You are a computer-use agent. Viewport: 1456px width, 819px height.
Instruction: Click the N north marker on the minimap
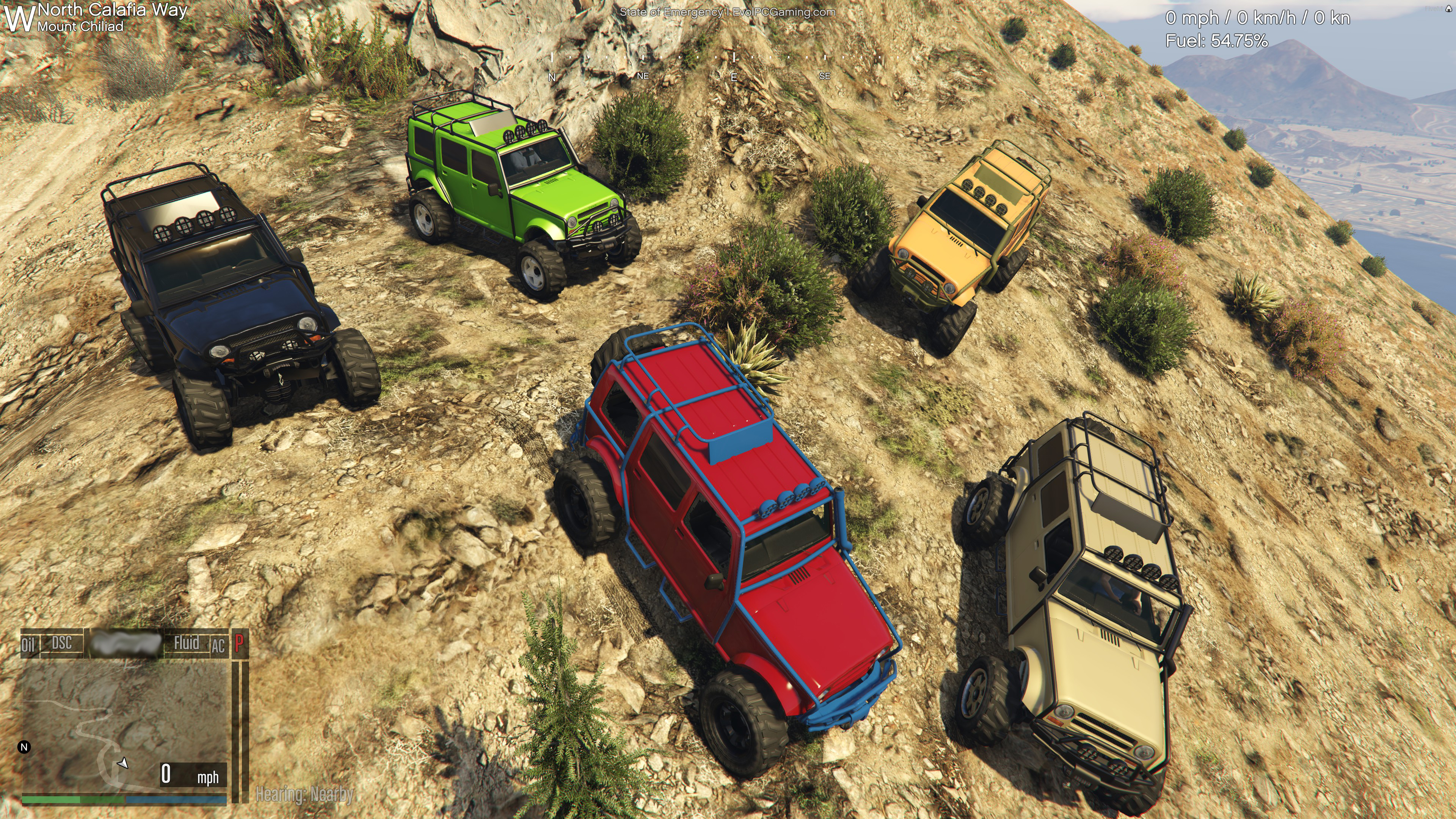click(24, 747)
